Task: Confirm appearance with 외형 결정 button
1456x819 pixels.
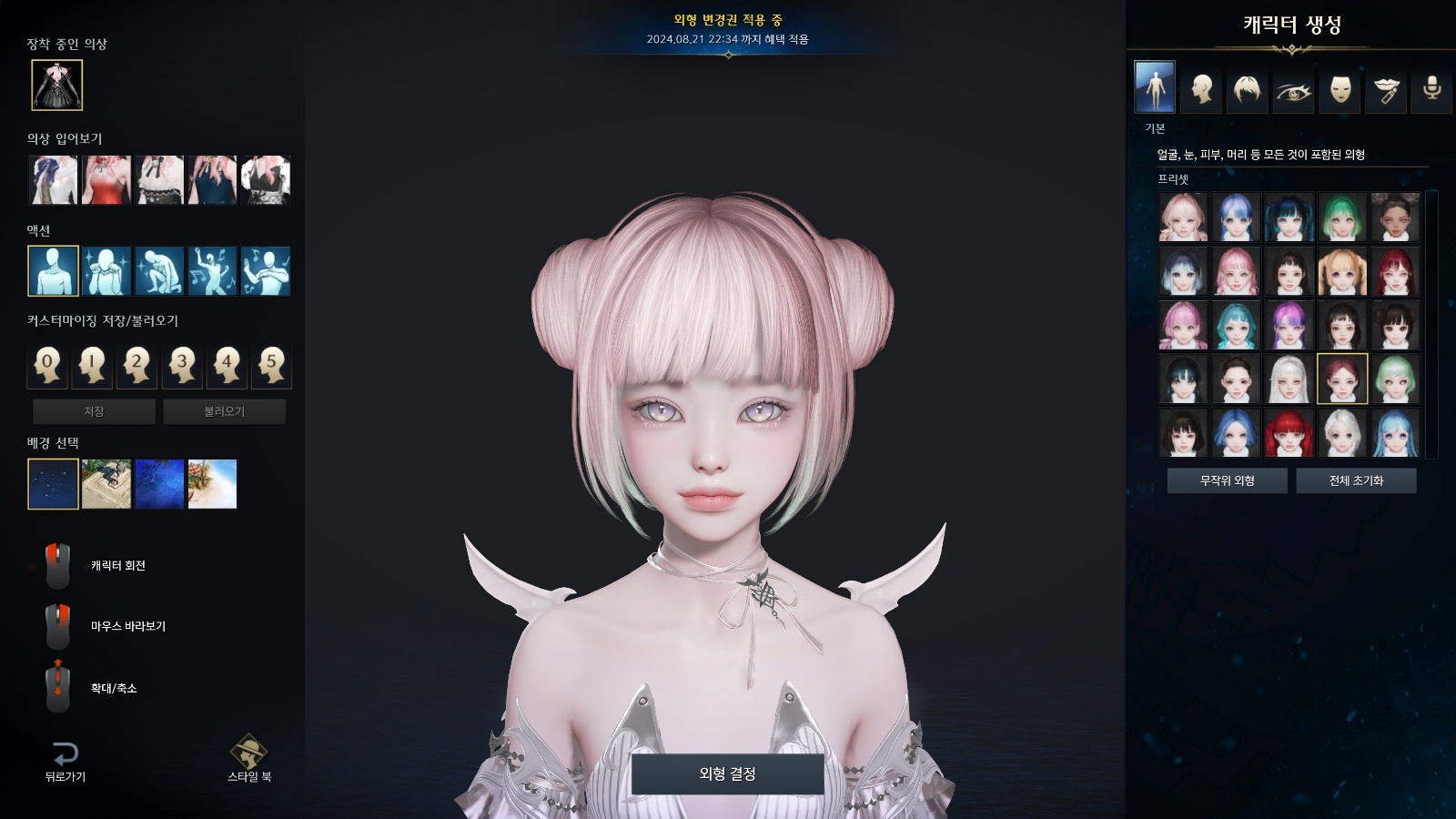Action: coord(727,773)
